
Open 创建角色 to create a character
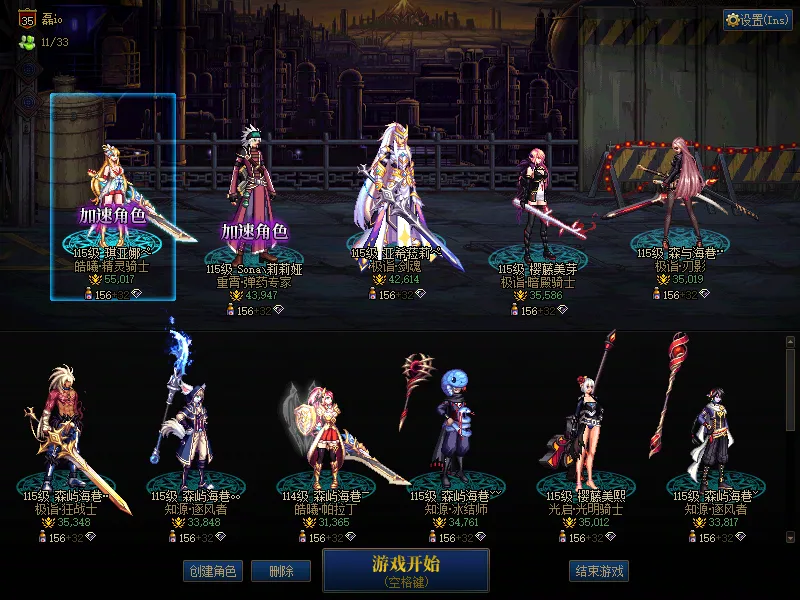click(211, 571)
